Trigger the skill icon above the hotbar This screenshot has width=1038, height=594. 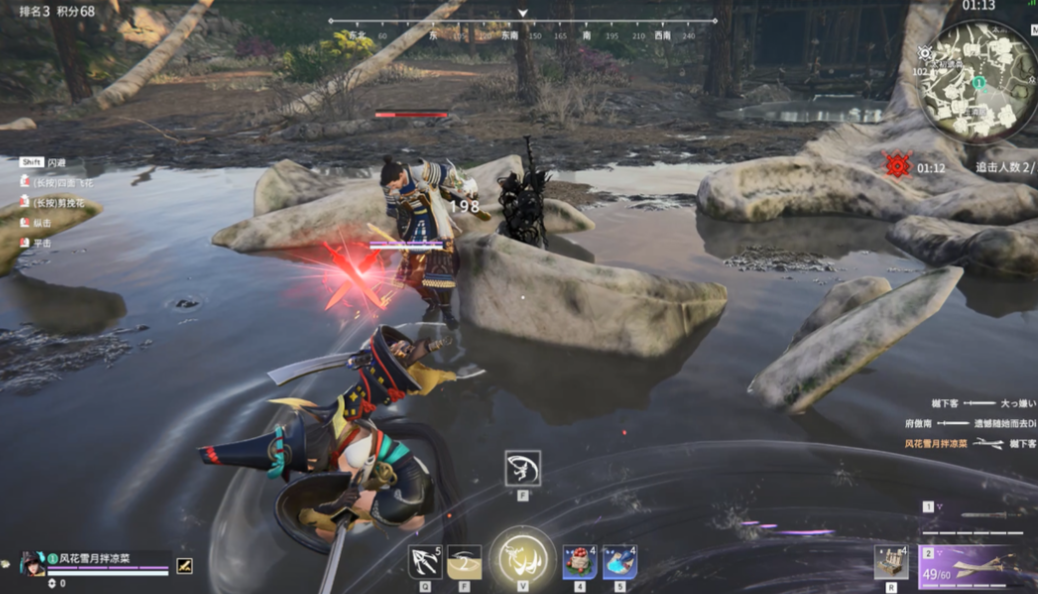coord(523,468)
